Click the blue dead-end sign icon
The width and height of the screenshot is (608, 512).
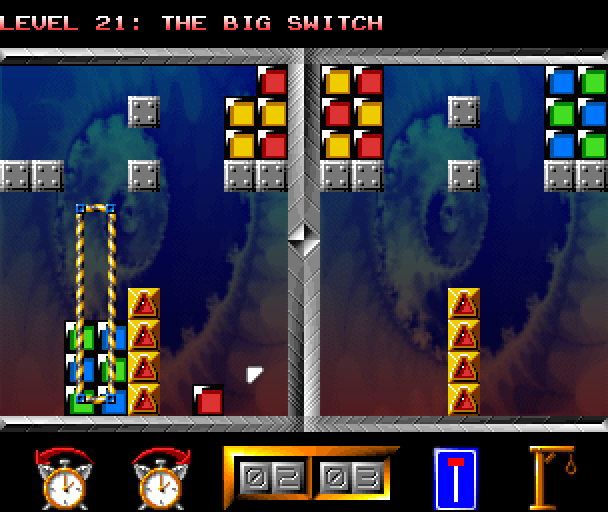pos(455,477)
